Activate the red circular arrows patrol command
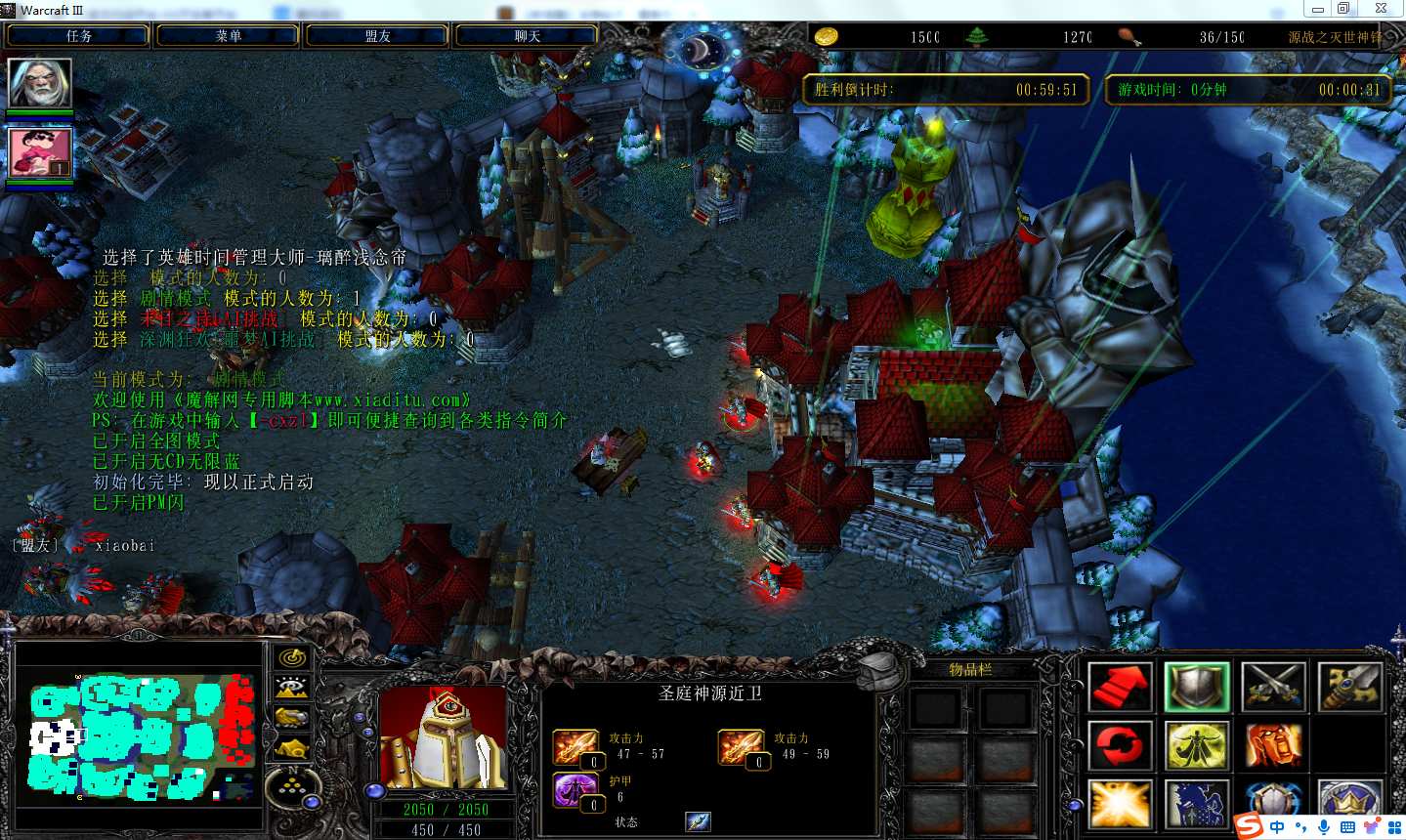This screenshot has height=840, width=1406. point(1120,747)
